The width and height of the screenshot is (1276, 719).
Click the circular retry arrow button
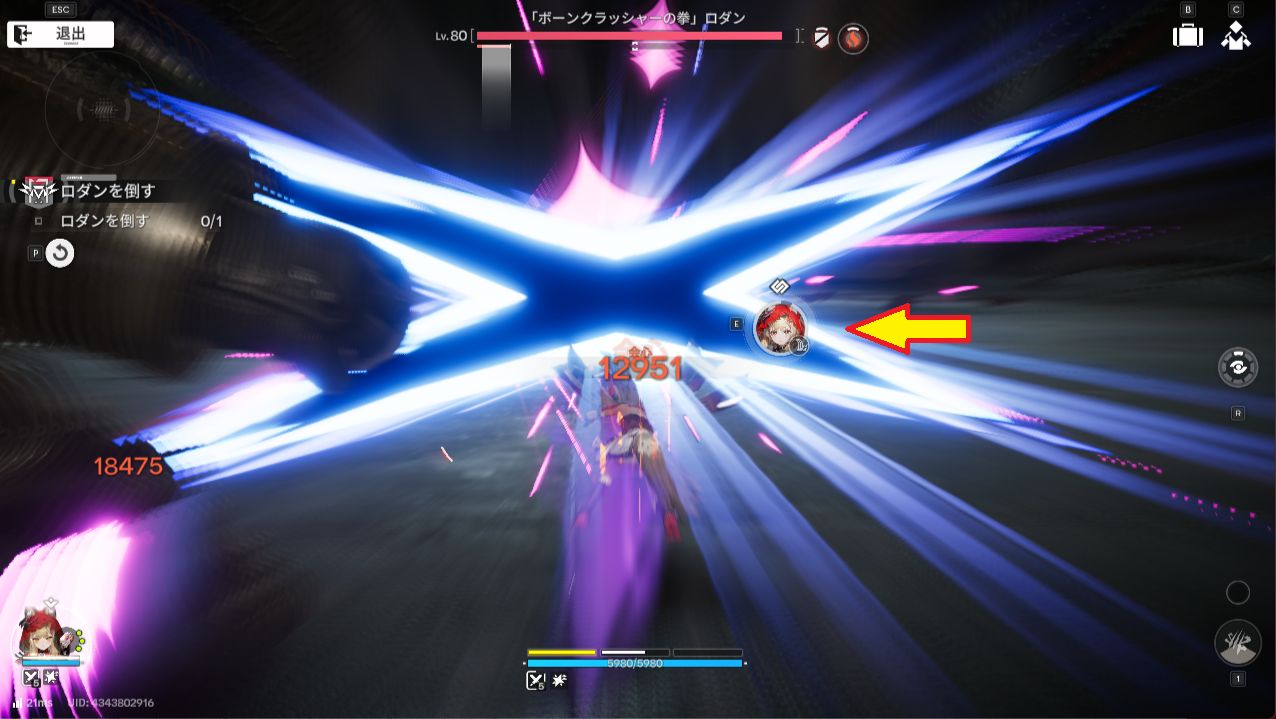[60, 253]
